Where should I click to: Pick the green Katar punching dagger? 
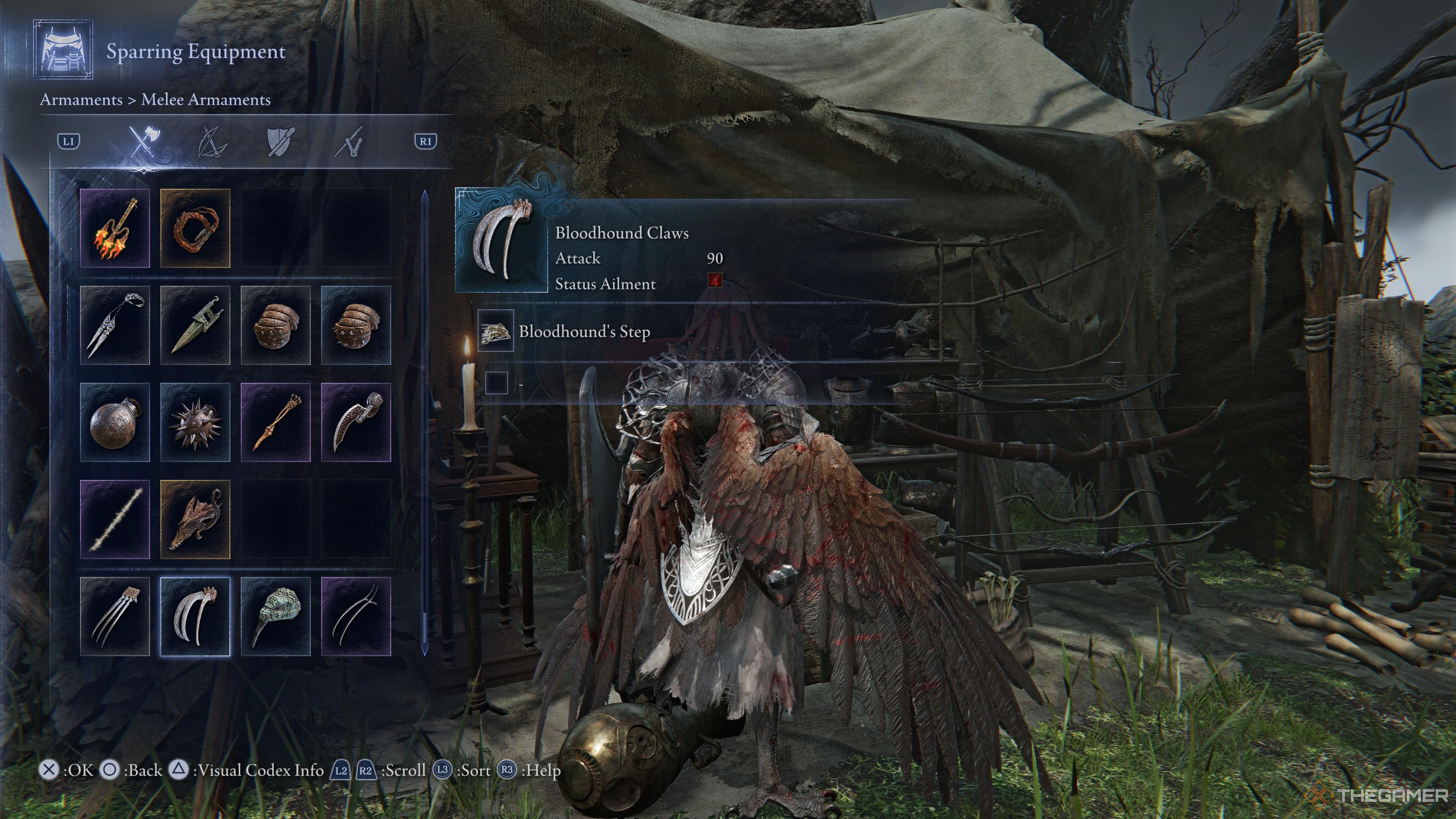coord(195,325)
